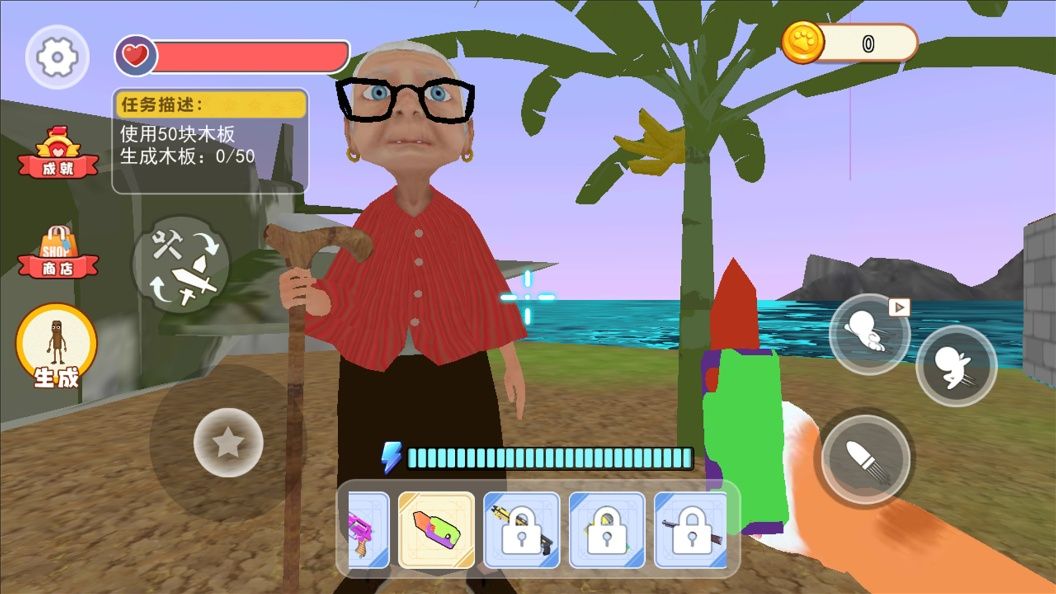This screenshot has width=1056, height=594.
Task: Open the 成就 achievements panel
Action: [58, 155]
